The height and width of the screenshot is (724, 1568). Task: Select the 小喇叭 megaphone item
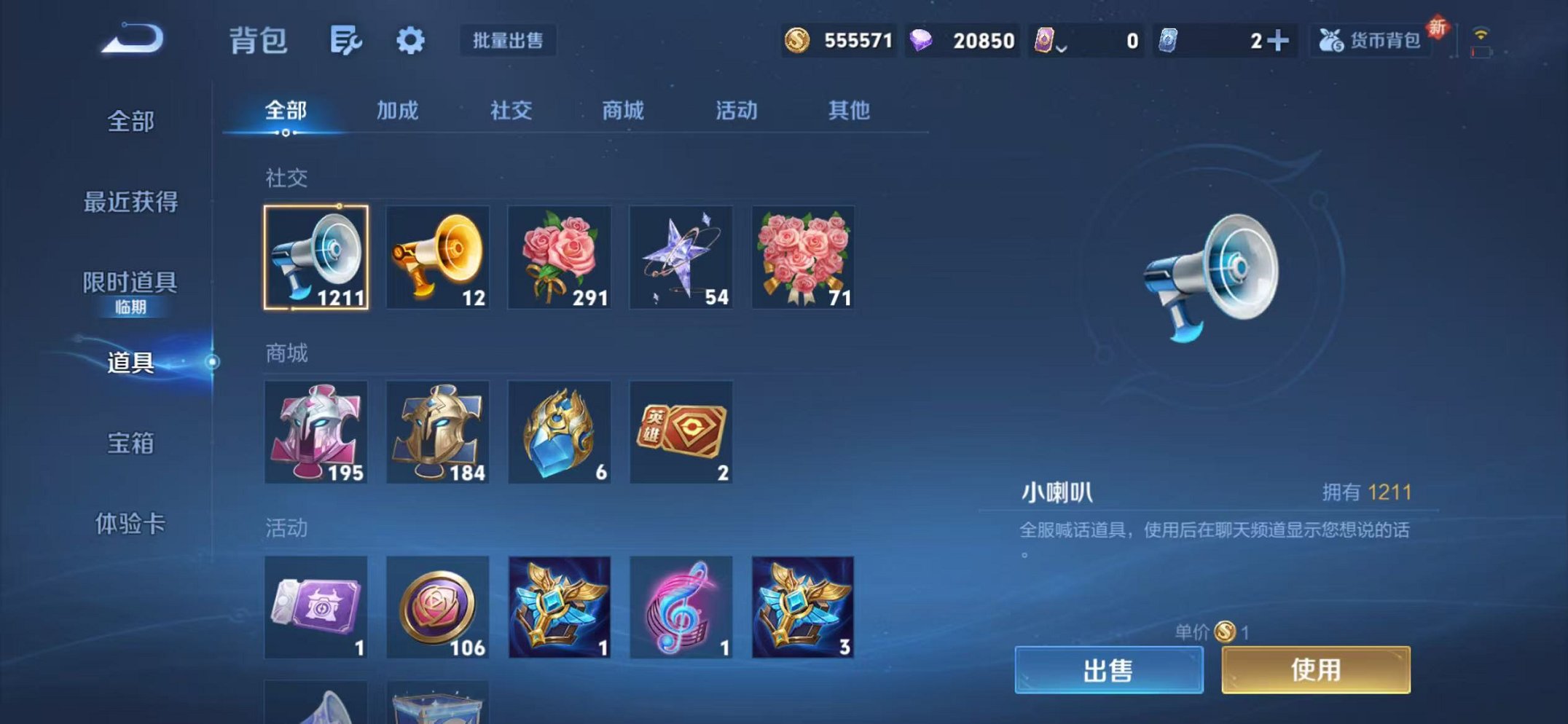[x=316, y=259]
